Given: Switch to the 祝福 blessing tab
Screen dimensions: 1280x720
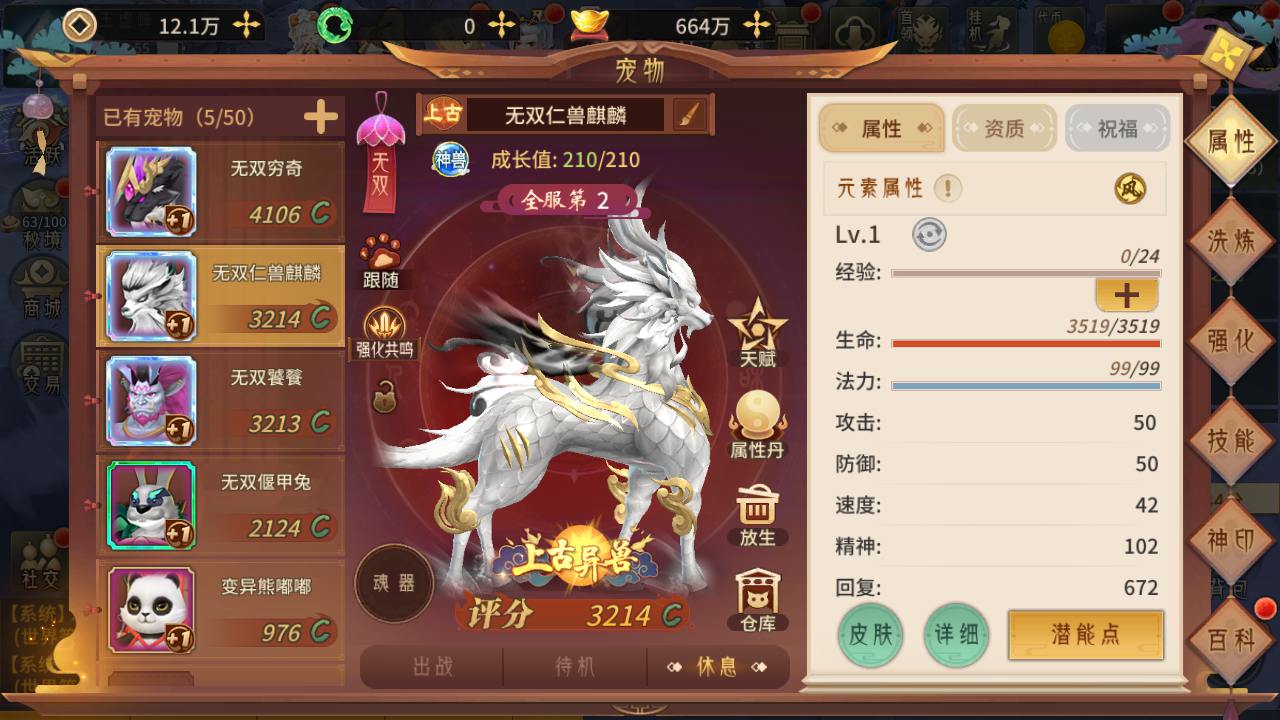Looking at the screenshot, I should point(1117,129).
